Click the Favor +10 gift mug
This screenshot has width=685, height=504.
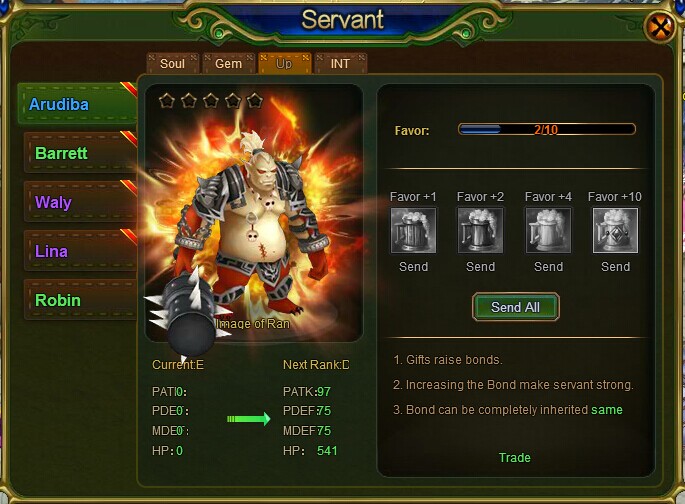click(615, 230)
